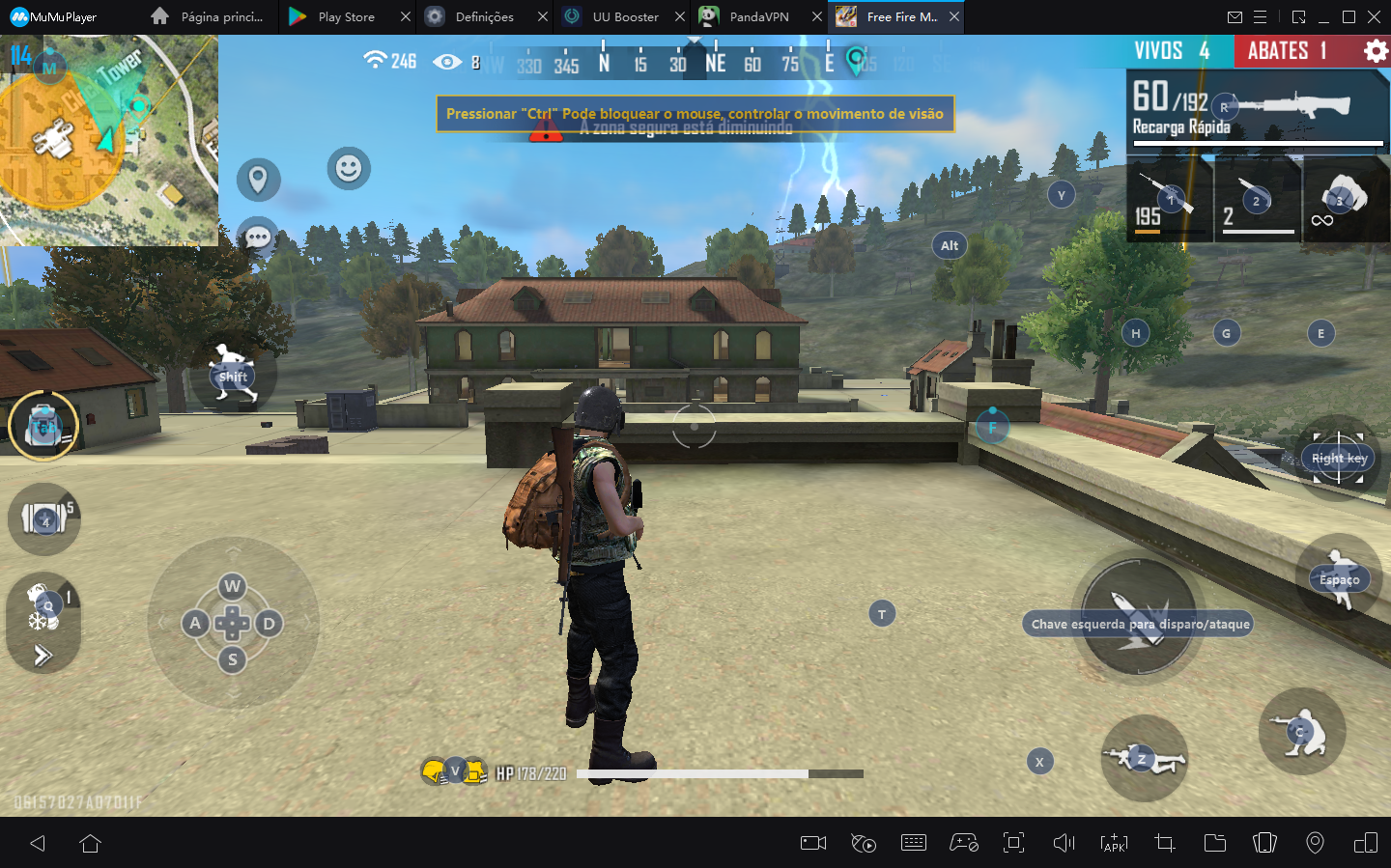Open the backpack inventory (Tab icon)
The image size is (1391, 868).
(x=43, y=425)
